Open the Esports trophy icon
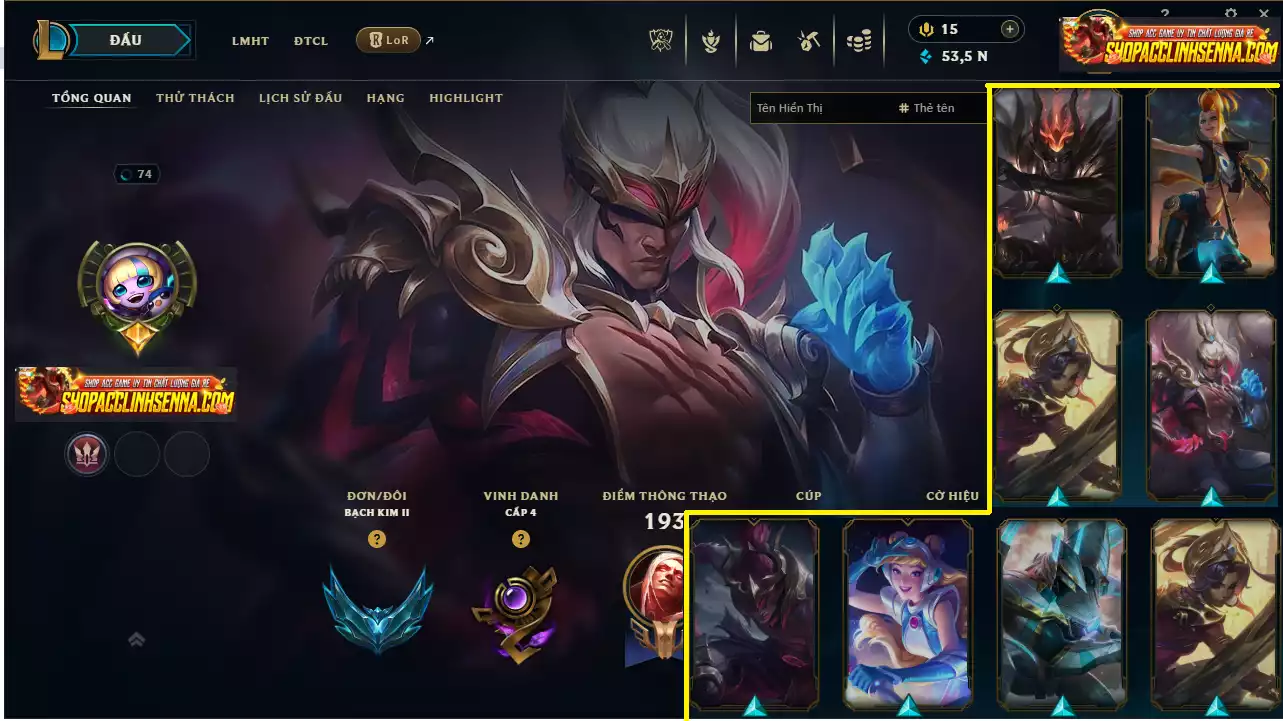Viewport: 1283px width, 721px height. pos(659,41)
